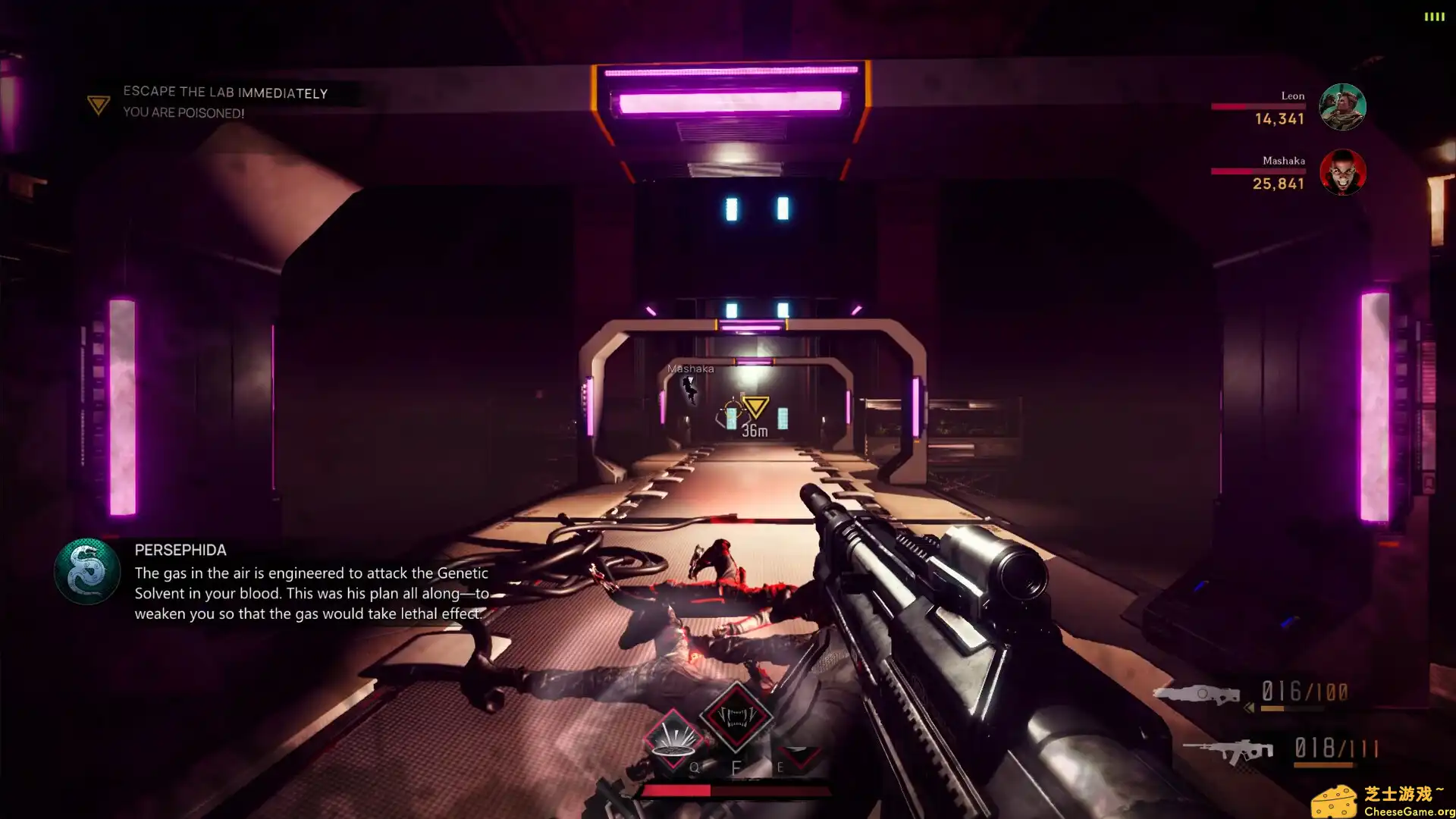Screen dimensions: 1456x819
Task: Click Persephida's serpent speaker portrait
Action: point(87,571)
